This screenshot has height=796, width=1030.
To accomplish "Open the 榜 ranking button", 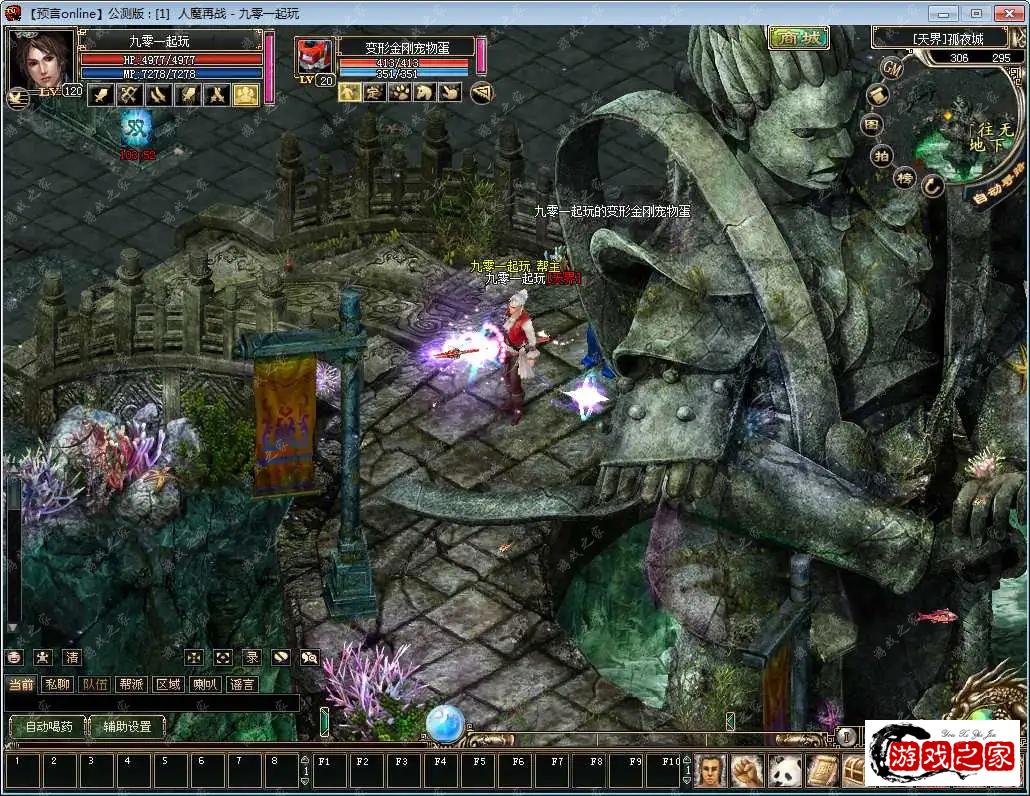I will tap(905, 178).
